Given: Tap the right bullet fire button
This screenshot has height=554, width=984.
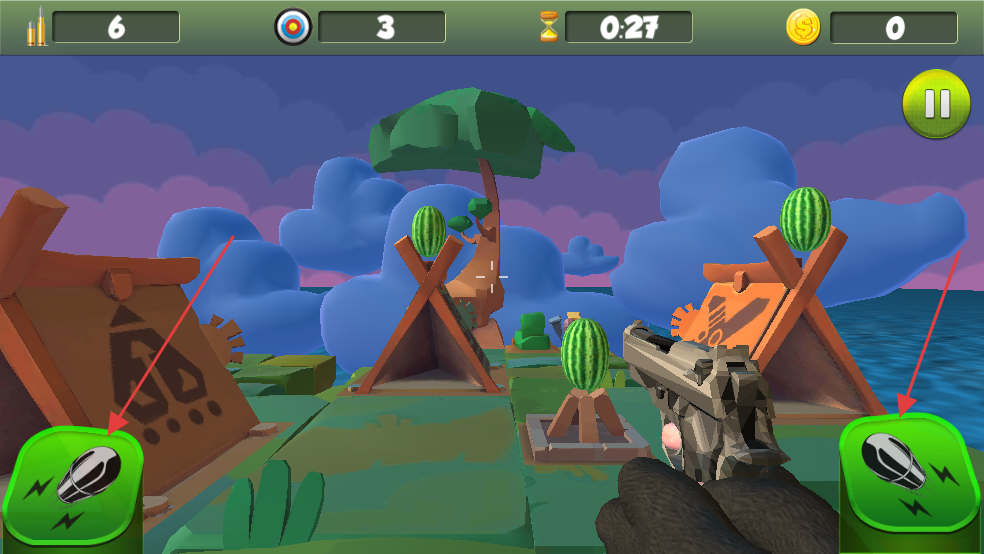Looking at the screenshot, I should 907,474.
